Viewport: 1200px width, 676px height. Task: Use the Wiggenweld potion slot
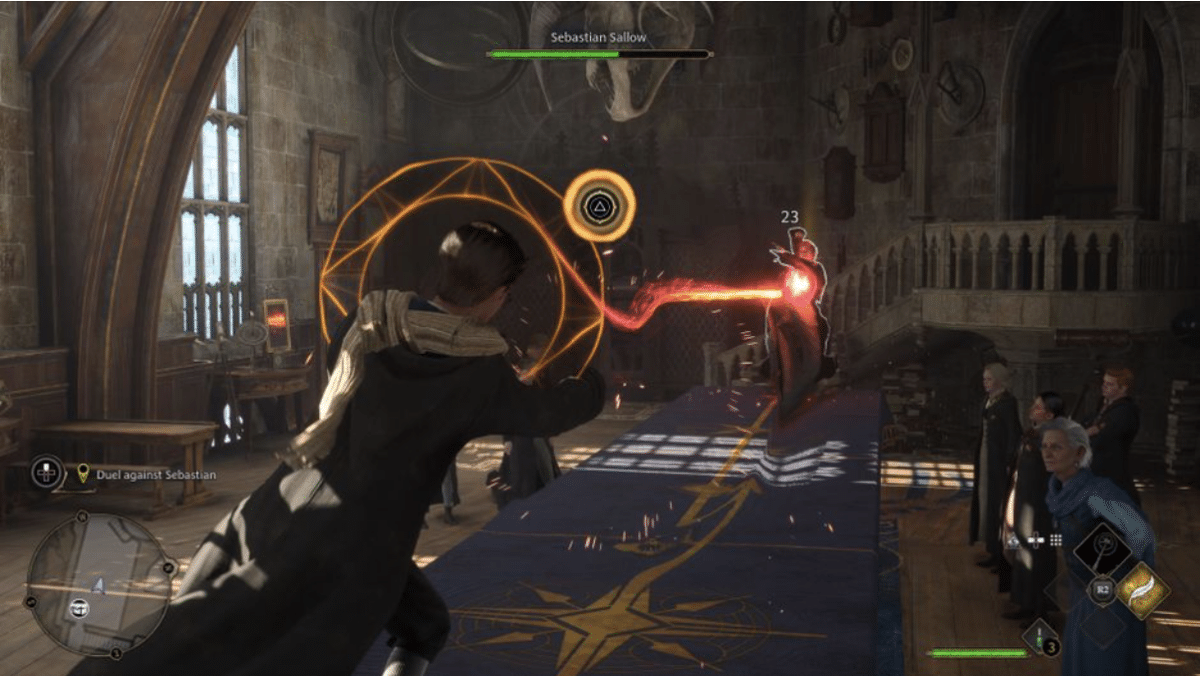[x=1041, y=637]
